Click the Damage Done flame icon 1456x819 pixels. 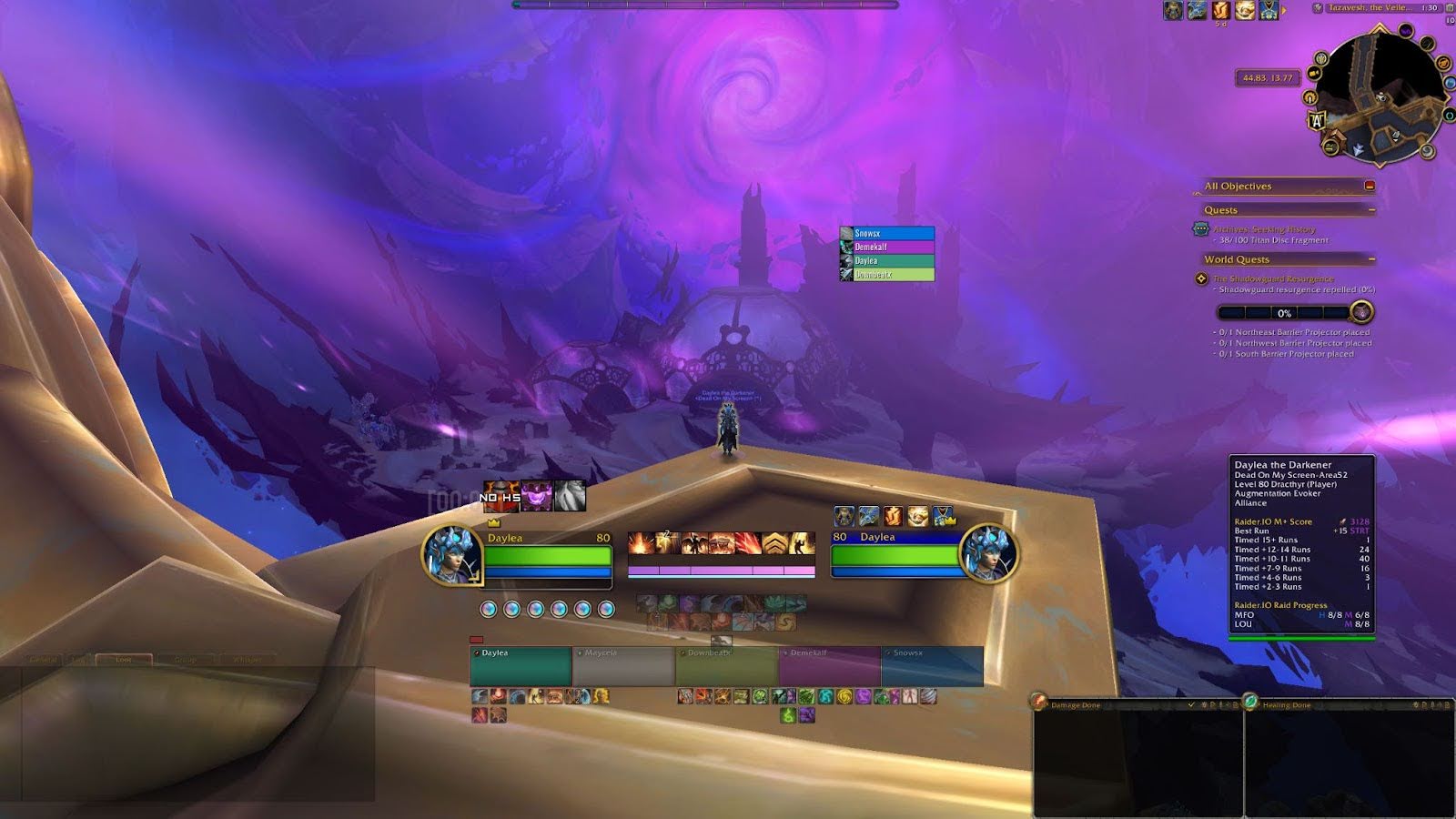click(1037, 704)
